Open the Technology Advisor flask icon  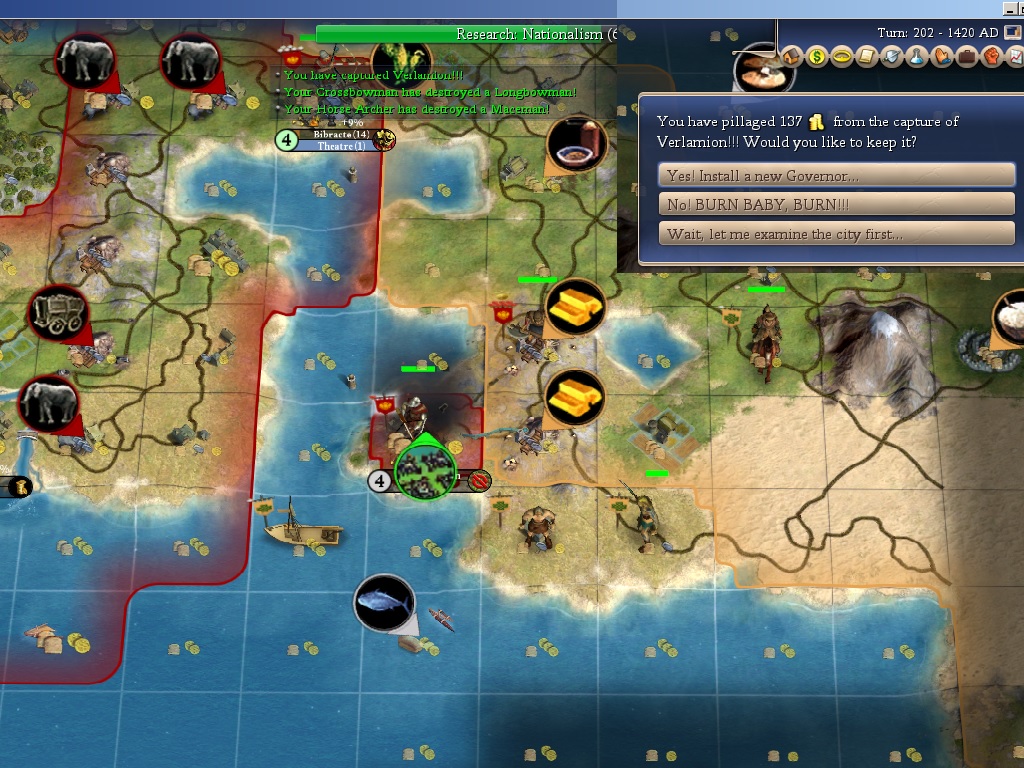click(x=917, y=57)
